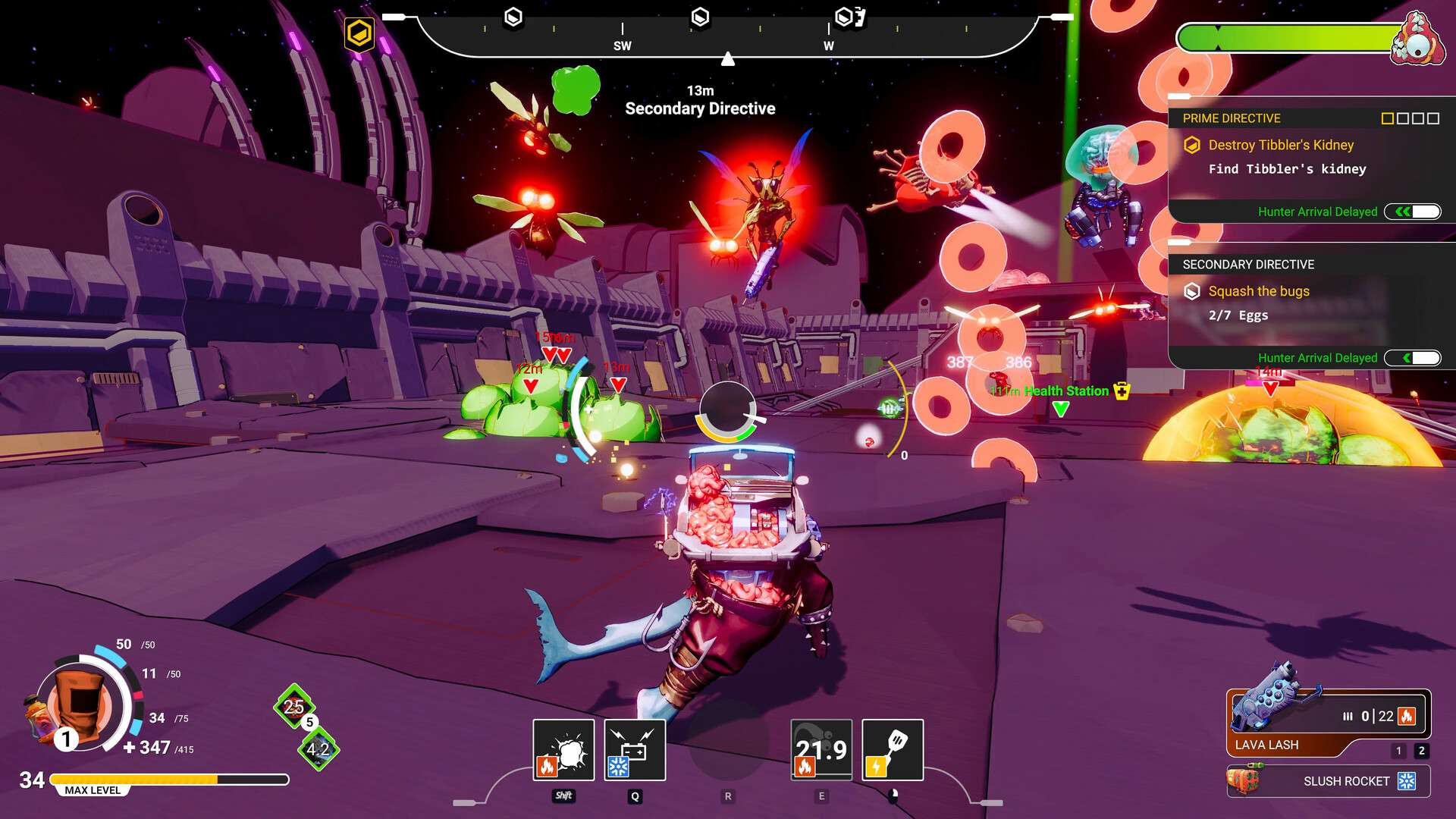Activate the fire explosion ability icon
1456x819 pixels.
[x=563, y=750]
